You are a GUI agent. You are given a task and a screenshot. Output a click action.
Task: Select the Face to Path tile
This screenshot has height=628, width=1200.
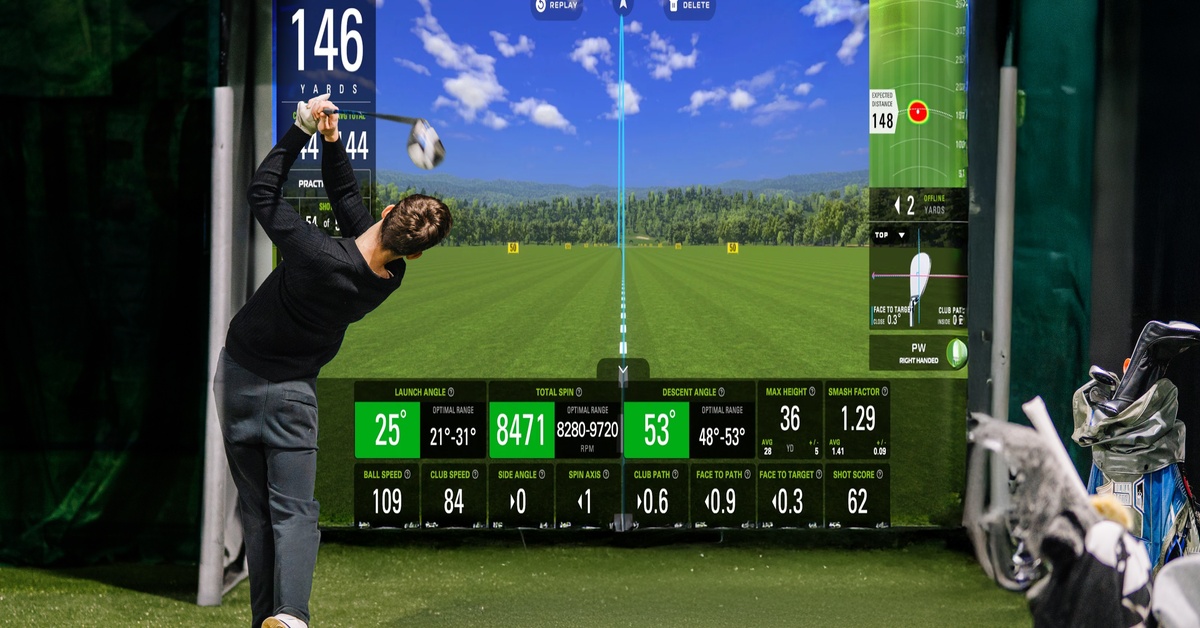723,495
